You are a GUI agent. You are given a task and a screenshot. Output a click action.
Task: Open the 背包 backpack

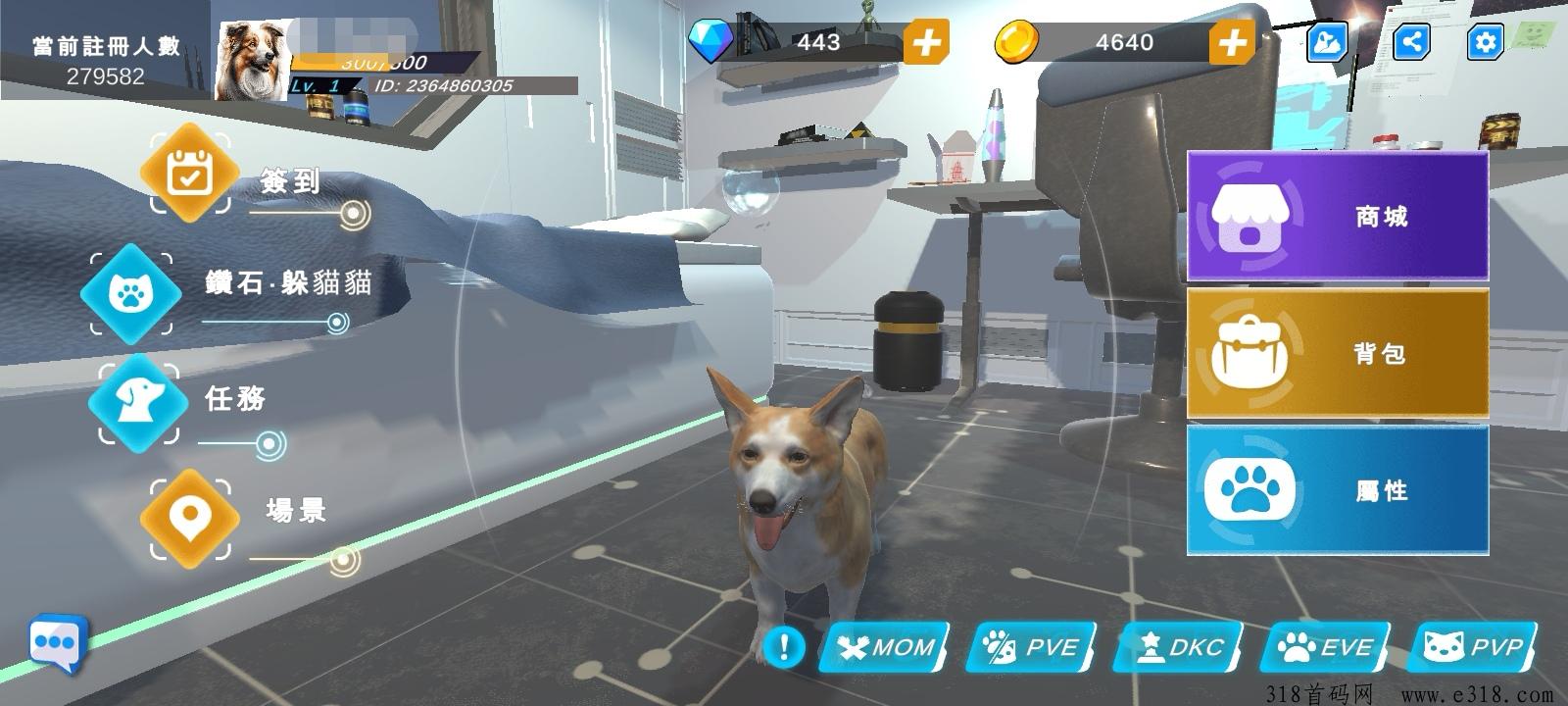coord(1338,353)
